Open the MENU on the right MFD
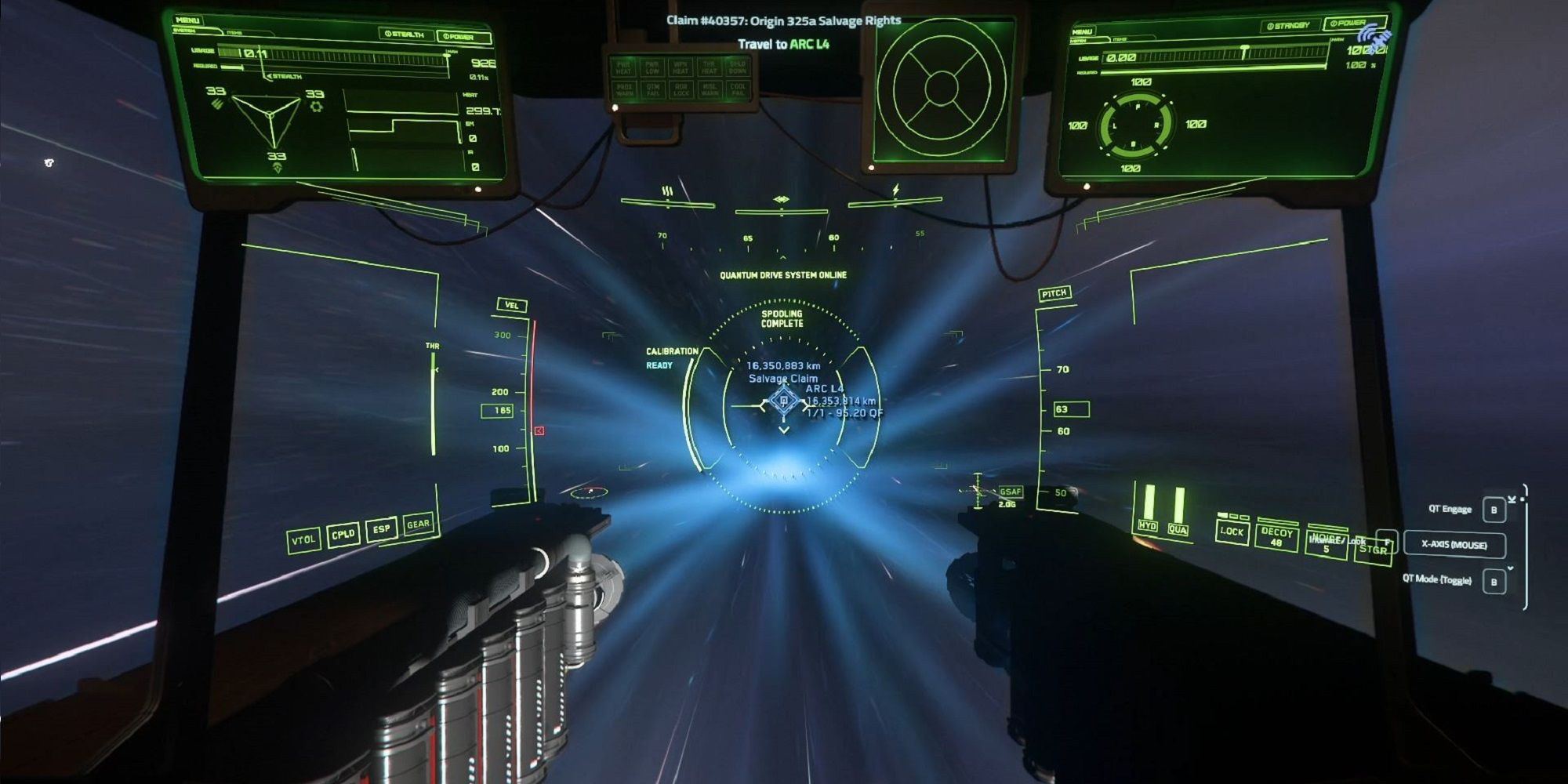 [x=1084, y=31]
